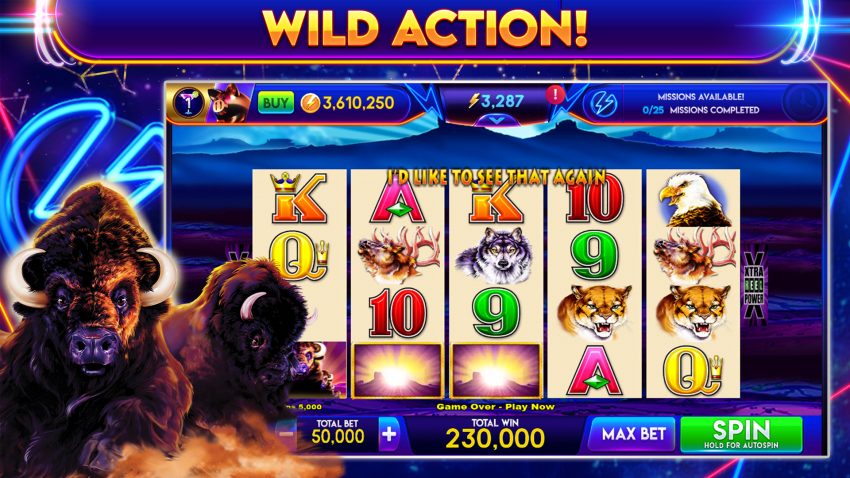View the red exclamation alert badge
The width and height of the screenshot is (850, 478).
tap(555, 96)
